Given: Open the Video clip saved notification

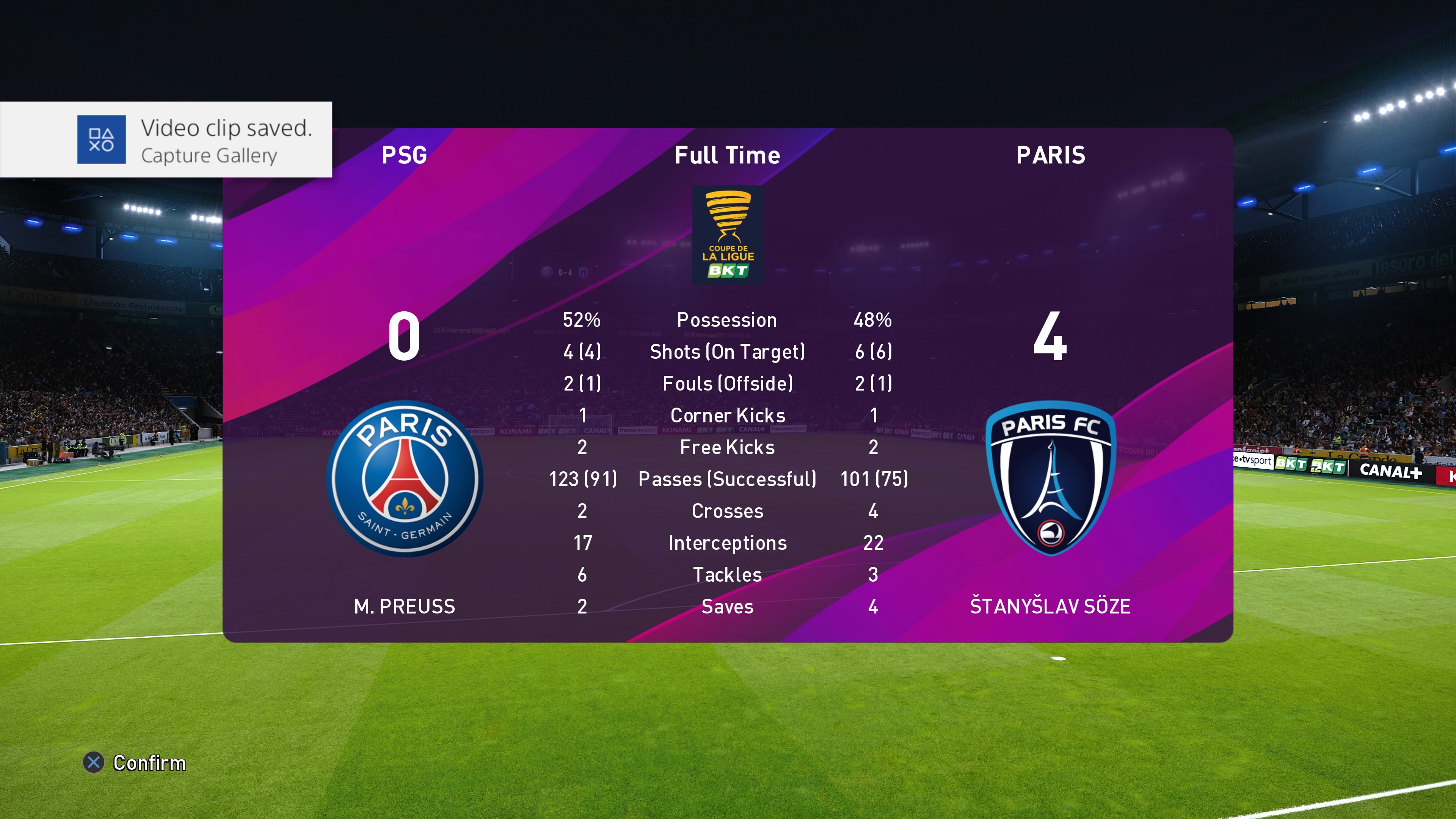Looking at the screenshot, I should pos(167,140).
